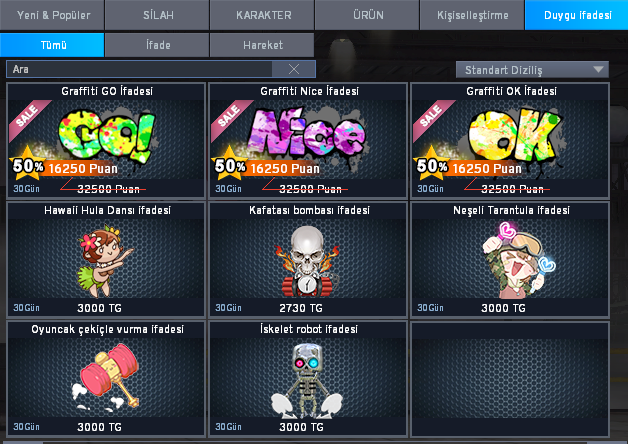Pick the Graffiti OK İfadesi item

coord(510,141)
